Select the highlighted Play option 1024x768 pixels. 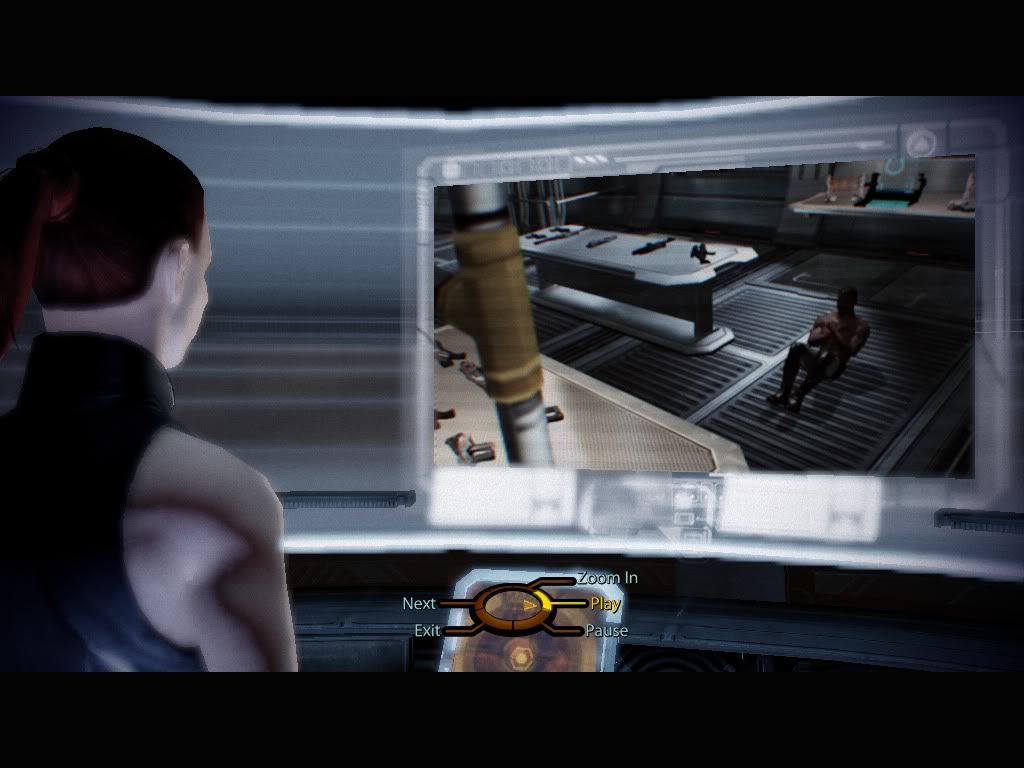point(605,604)
